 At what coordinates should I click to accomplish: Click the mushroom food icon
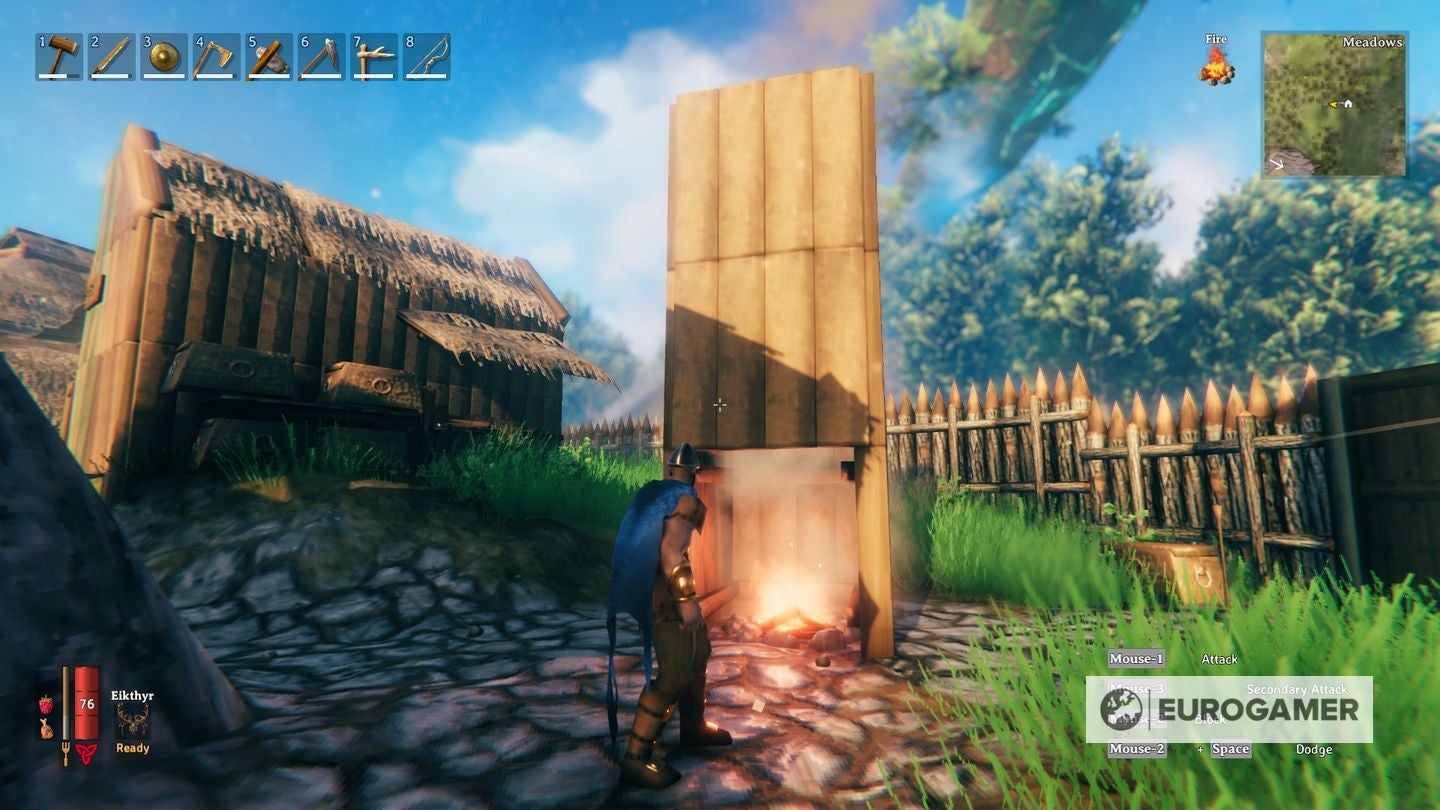46,729
